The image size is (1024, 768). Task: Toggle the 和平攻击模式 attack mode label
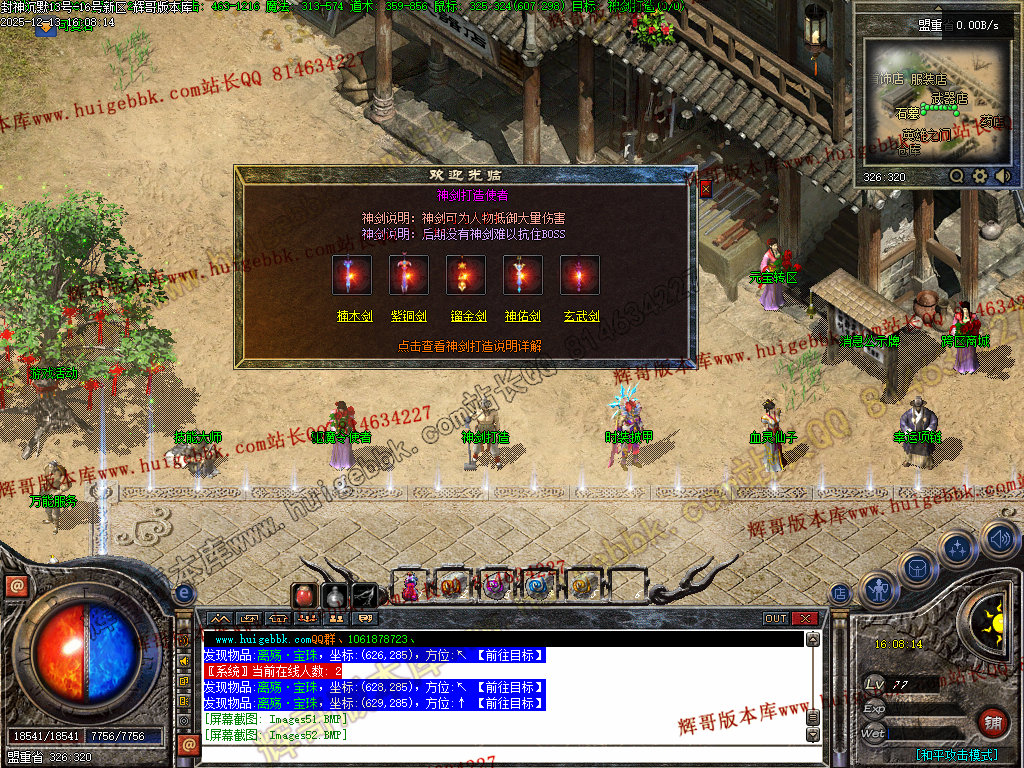[956, 755]
